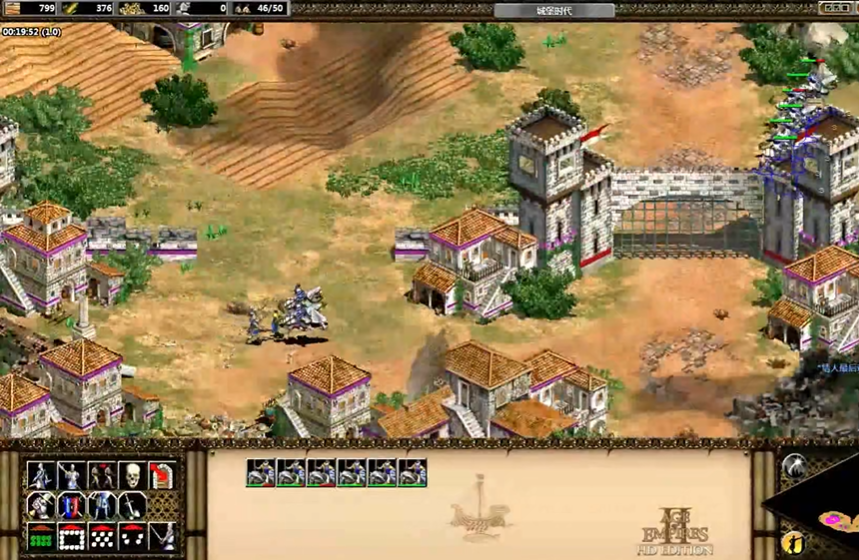Choose the flank formation icon
This screenshot has height=560, width=859.
[x=131, y=537]
